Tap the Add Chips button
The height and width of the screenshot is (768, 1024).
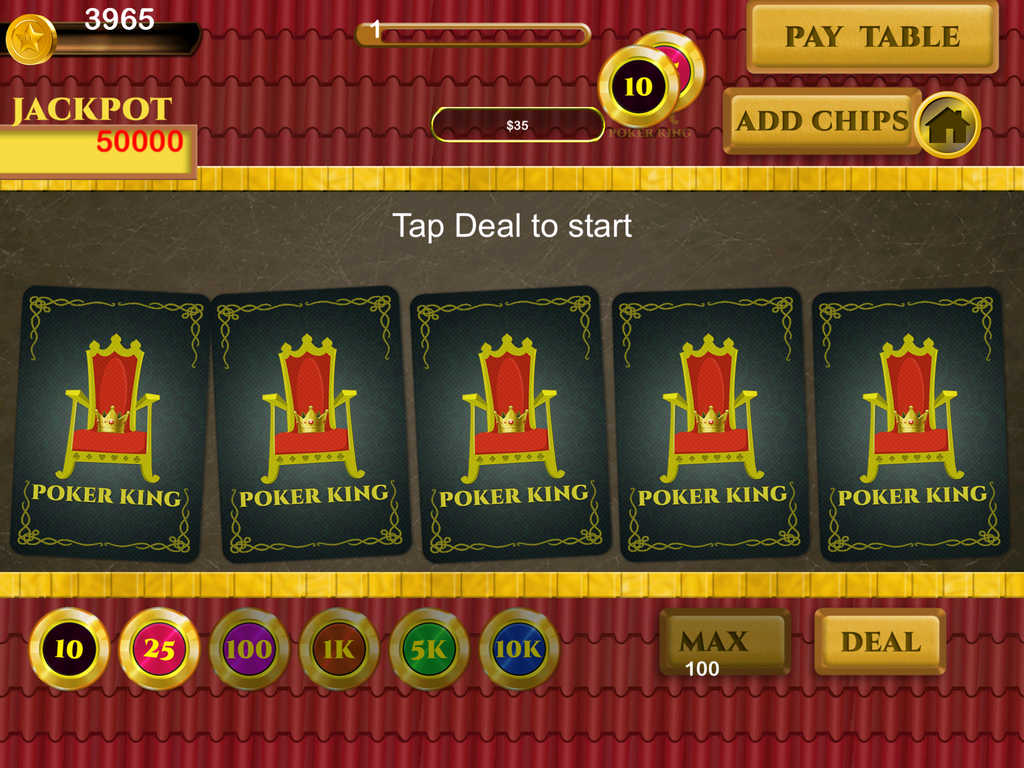(x=821, y=121)
